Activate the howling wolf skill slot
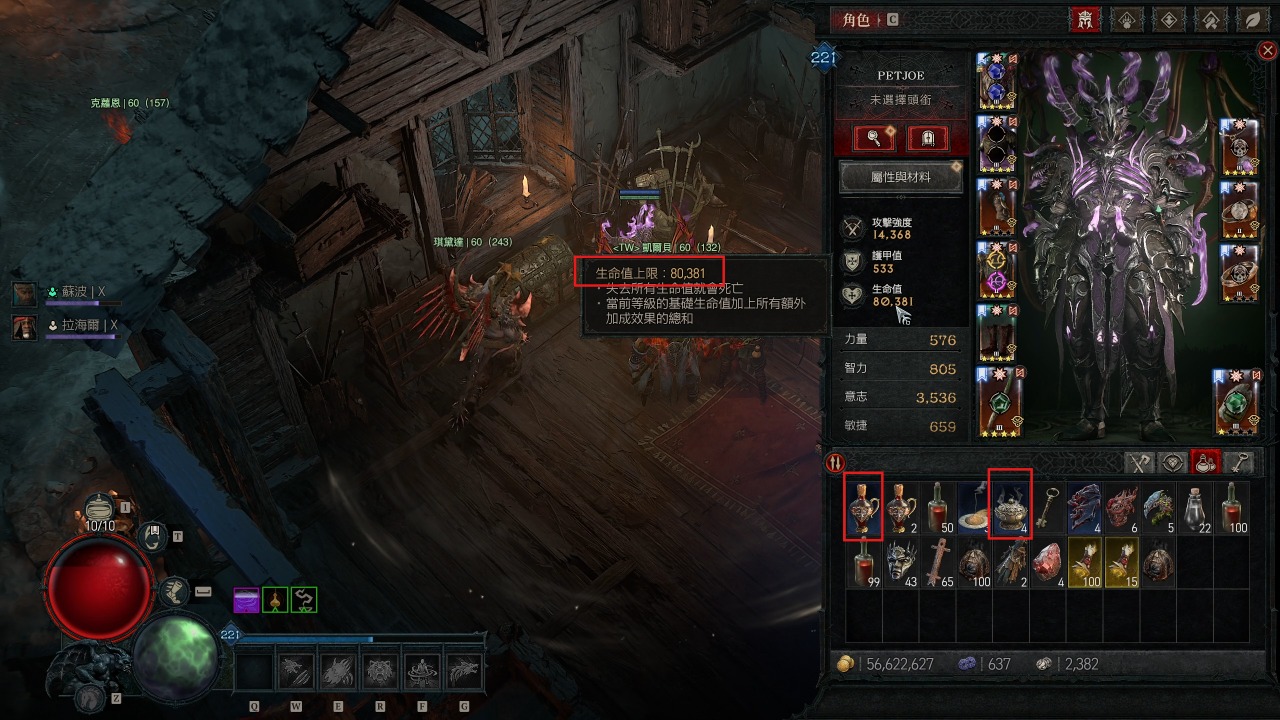 point(465,669)
